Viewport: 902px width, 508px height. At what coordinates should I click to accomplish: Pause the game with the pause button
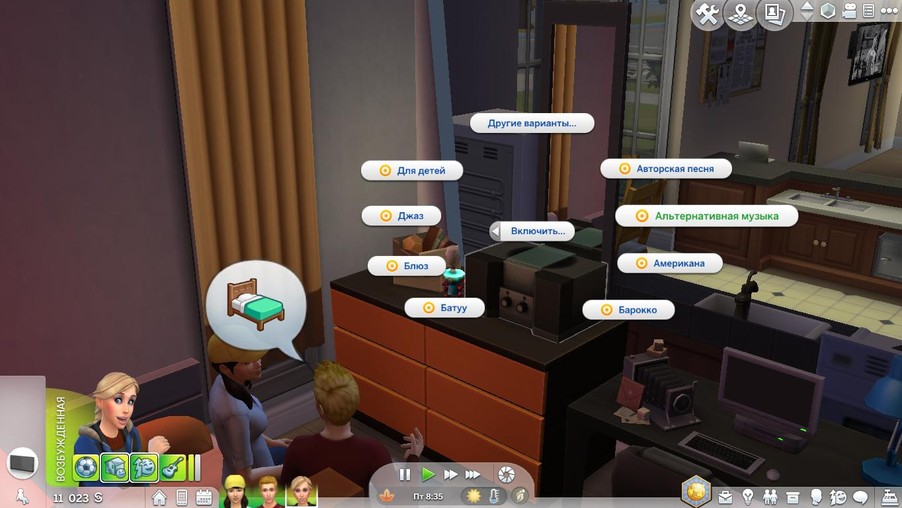(405, 474)
